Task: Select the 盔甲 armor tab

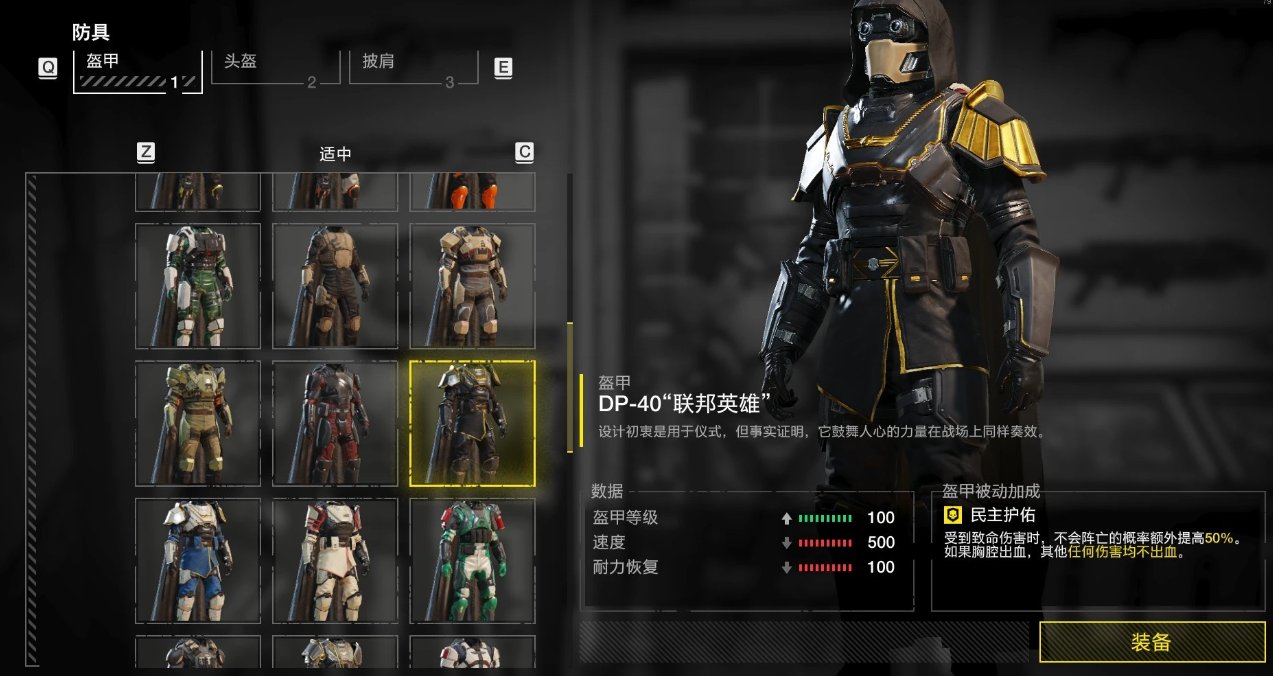Action: tap(137, 70)
